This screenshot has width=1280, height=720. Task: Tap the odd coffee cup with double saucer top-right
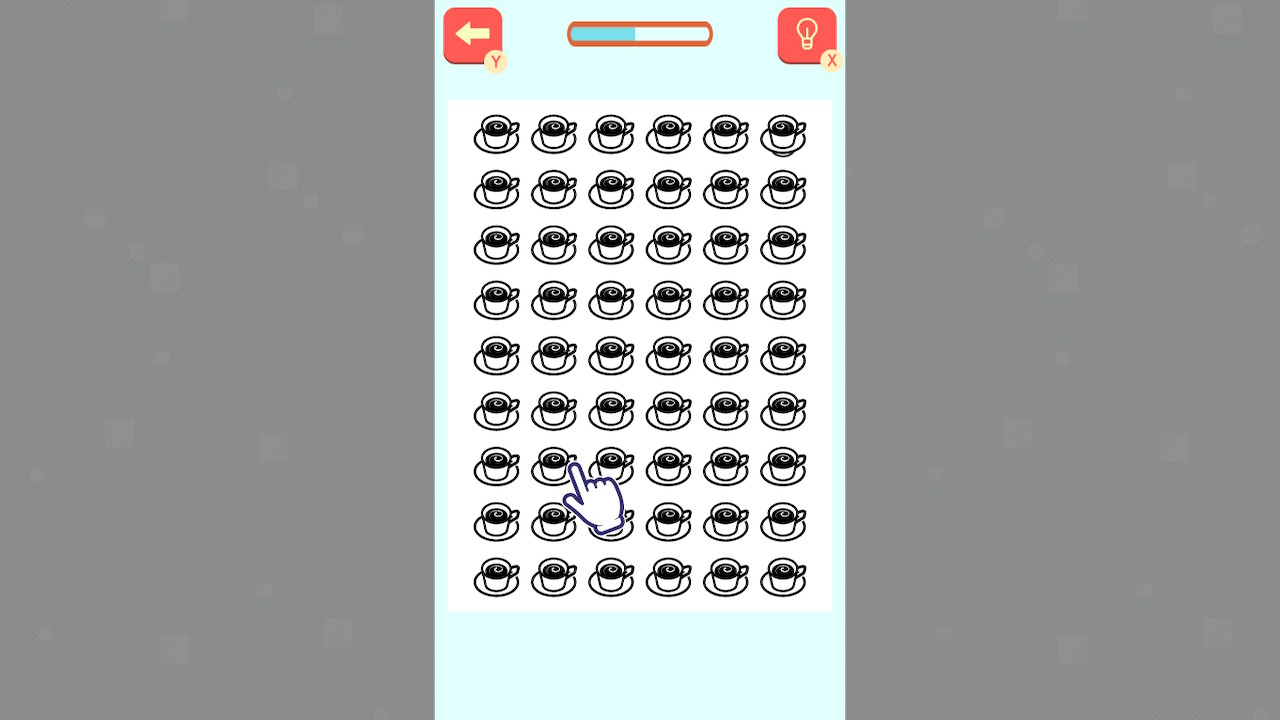[x=783, y=135]
